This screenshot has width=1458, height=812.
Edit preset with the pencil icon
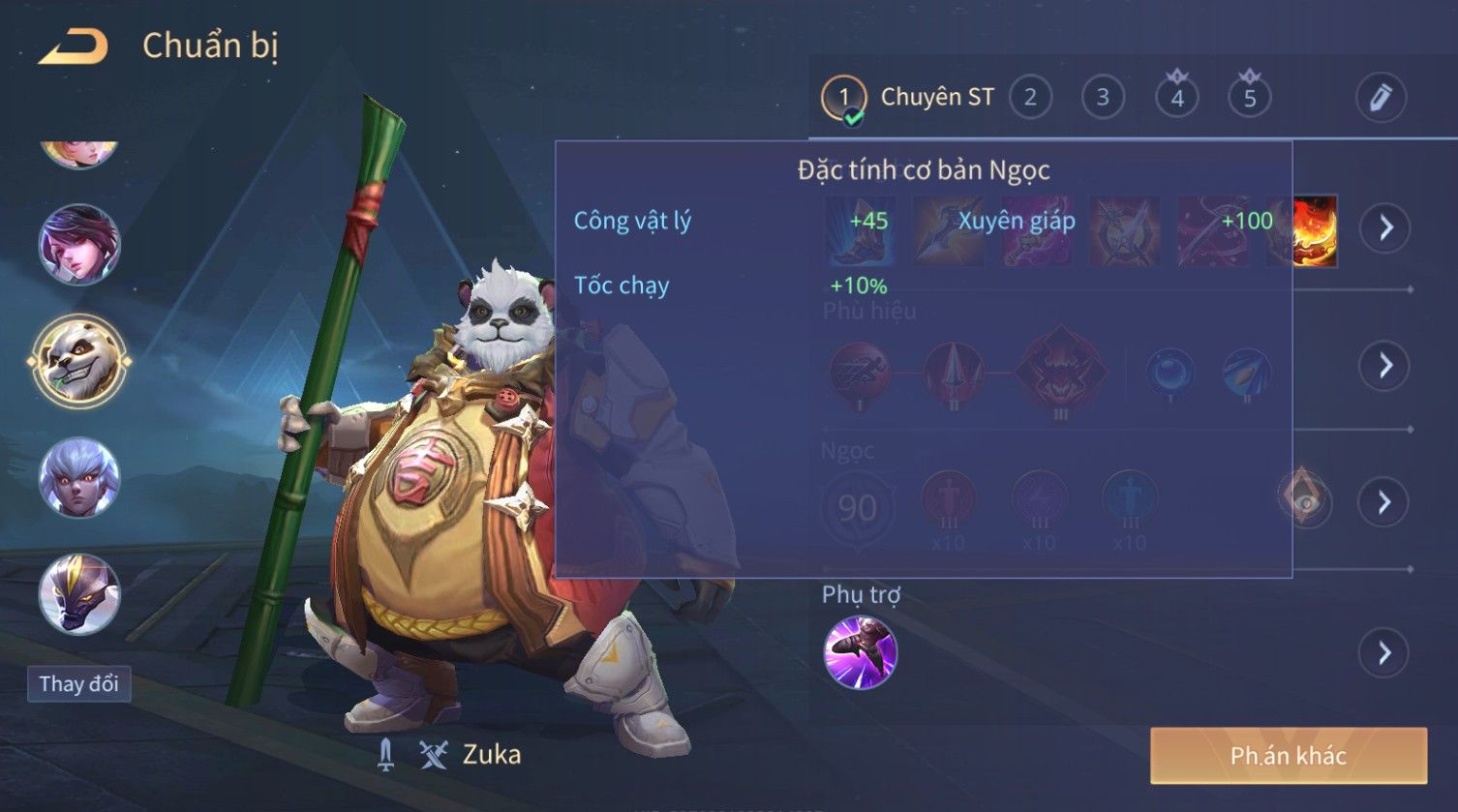pos(1380,98)
